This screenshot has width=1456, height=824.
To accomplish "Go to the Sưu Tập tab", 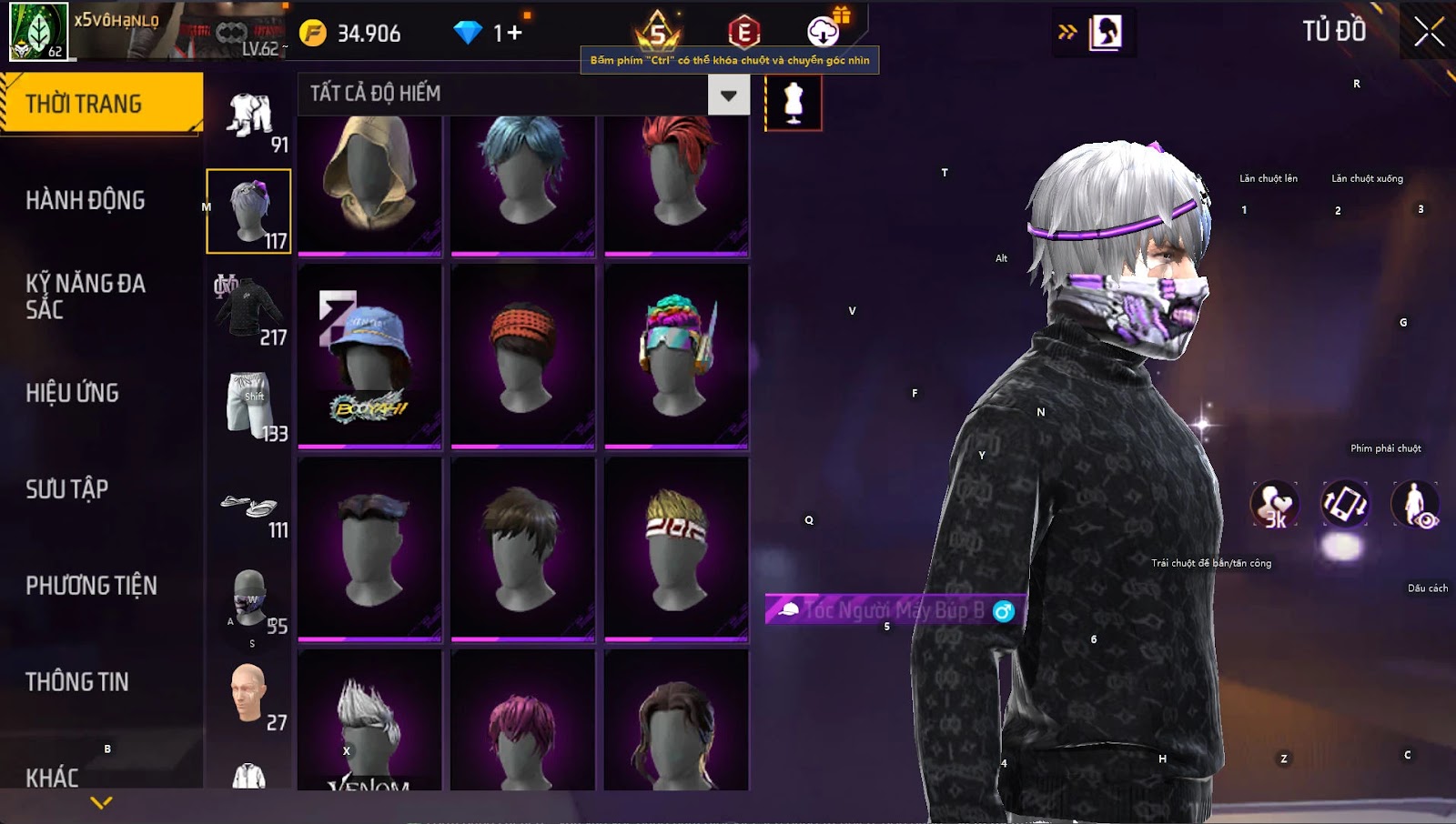I will (66, 489).
